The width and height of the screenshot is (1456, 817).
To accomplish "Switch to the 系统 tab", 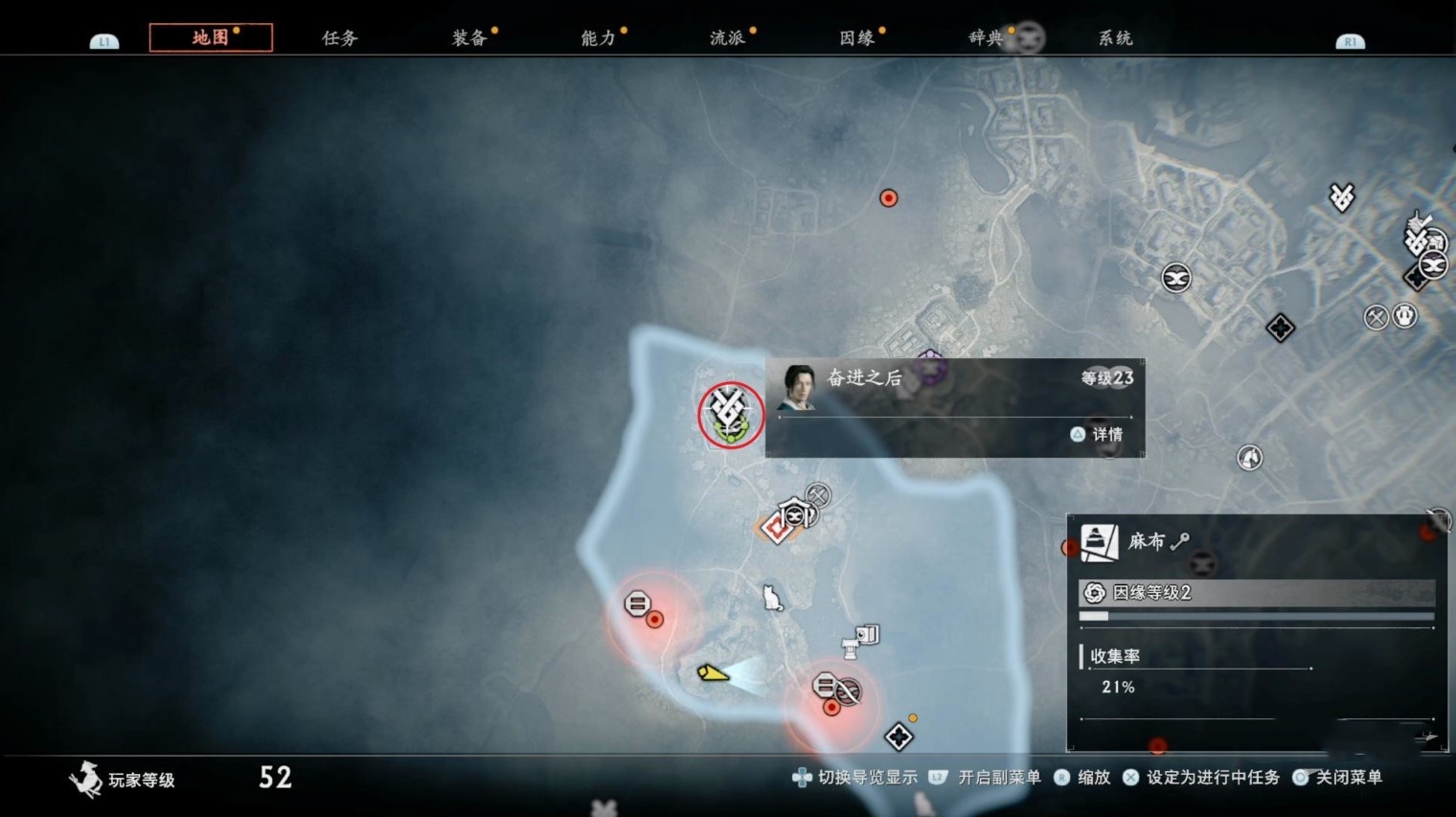I will click(1115, 38).
